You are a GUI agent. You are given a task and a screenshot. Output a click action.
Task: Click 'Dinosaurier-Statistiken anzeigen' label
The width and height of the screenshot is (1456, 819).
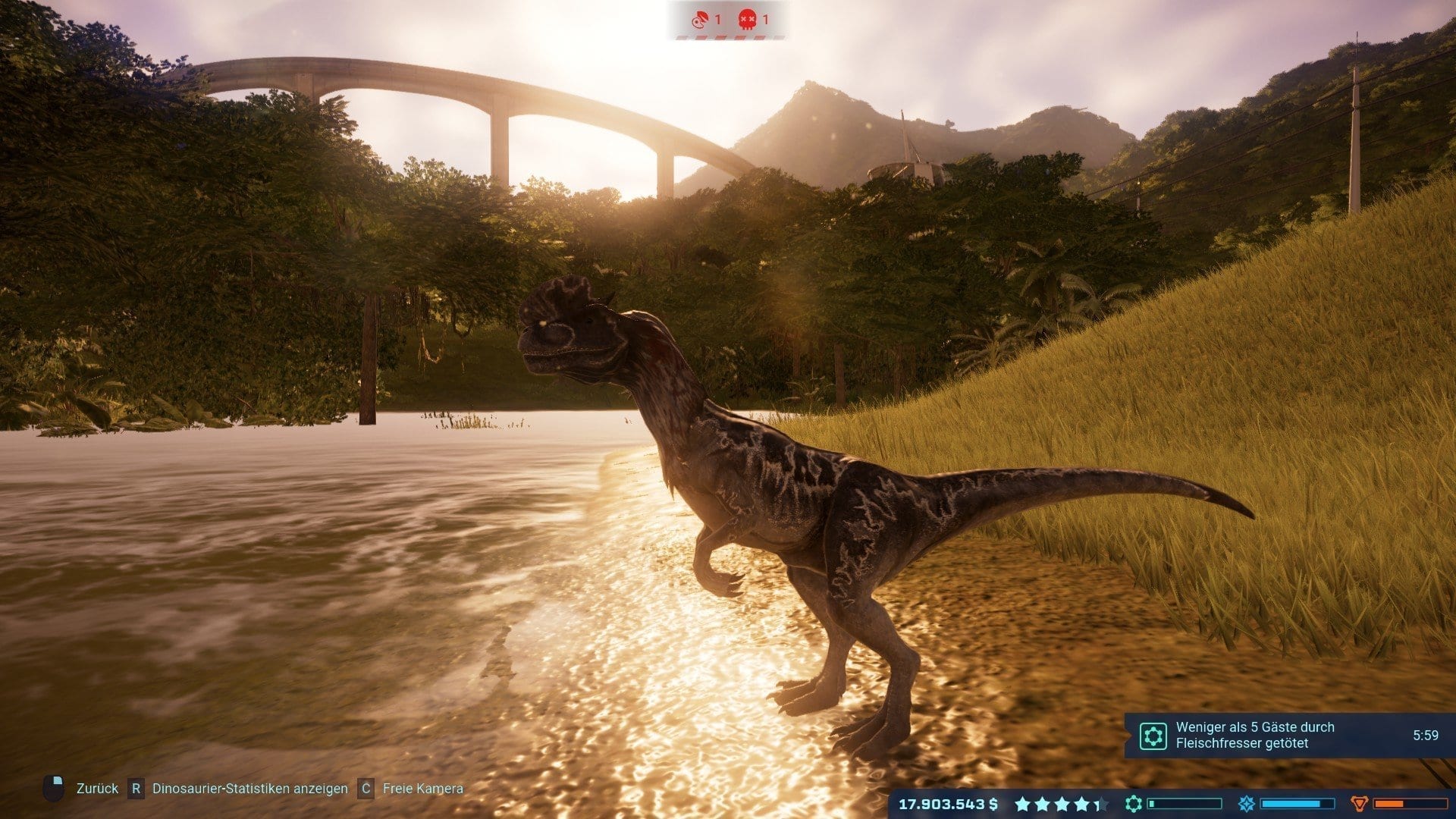click(x=249, y=789)
